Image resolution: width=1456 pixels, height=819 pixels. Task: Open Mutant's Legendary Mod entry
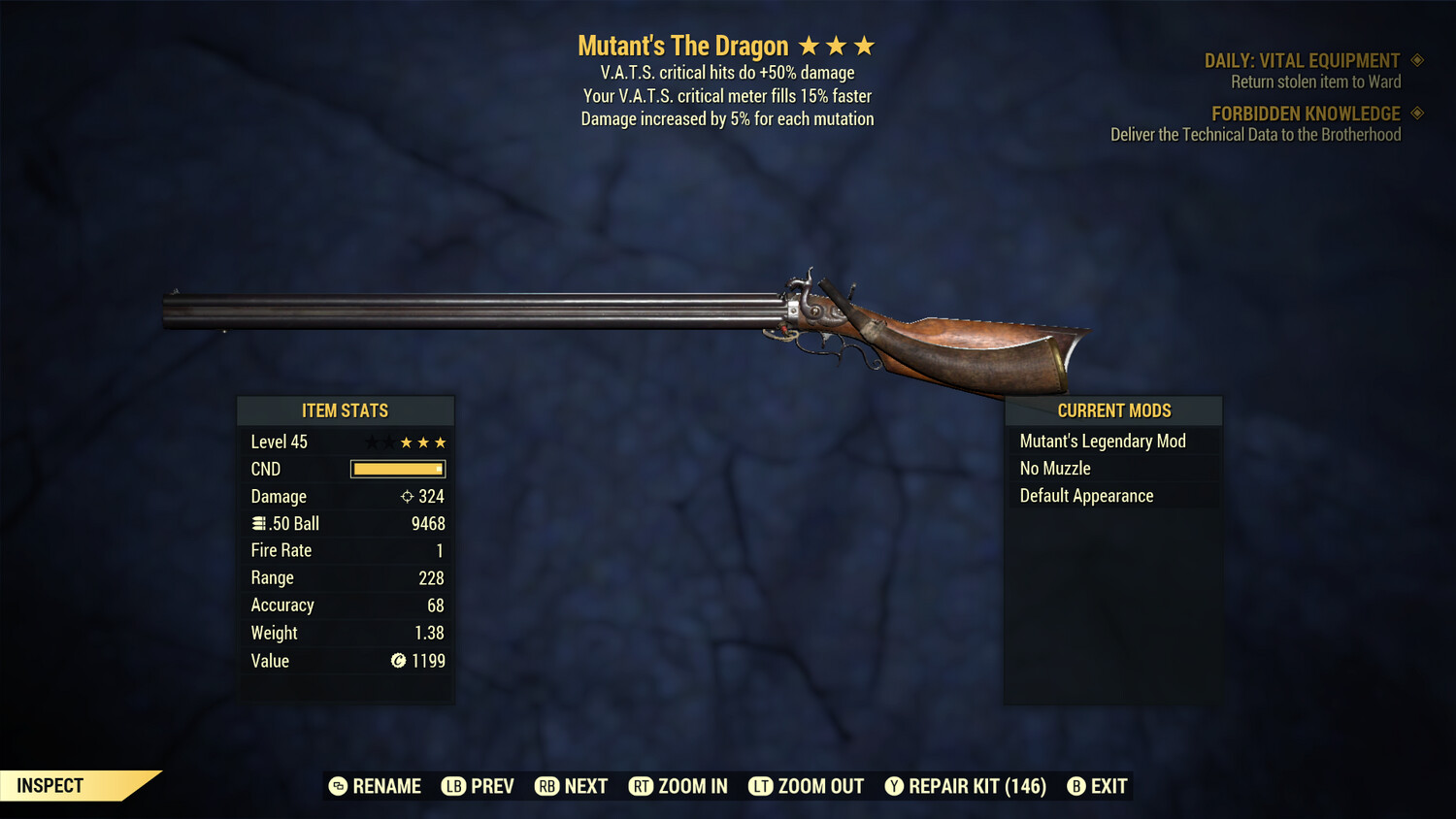coord(1102,441)
